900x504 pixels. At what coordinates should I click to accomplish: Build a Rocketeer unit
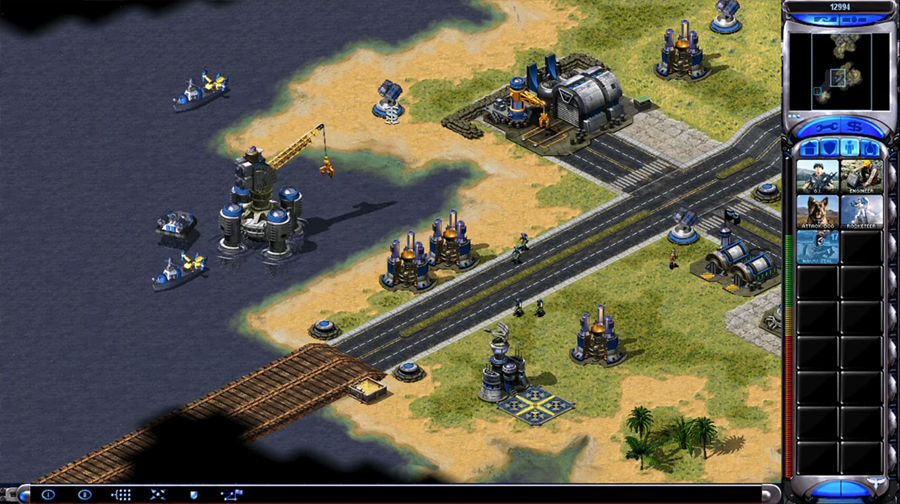[x=861, y=211]
